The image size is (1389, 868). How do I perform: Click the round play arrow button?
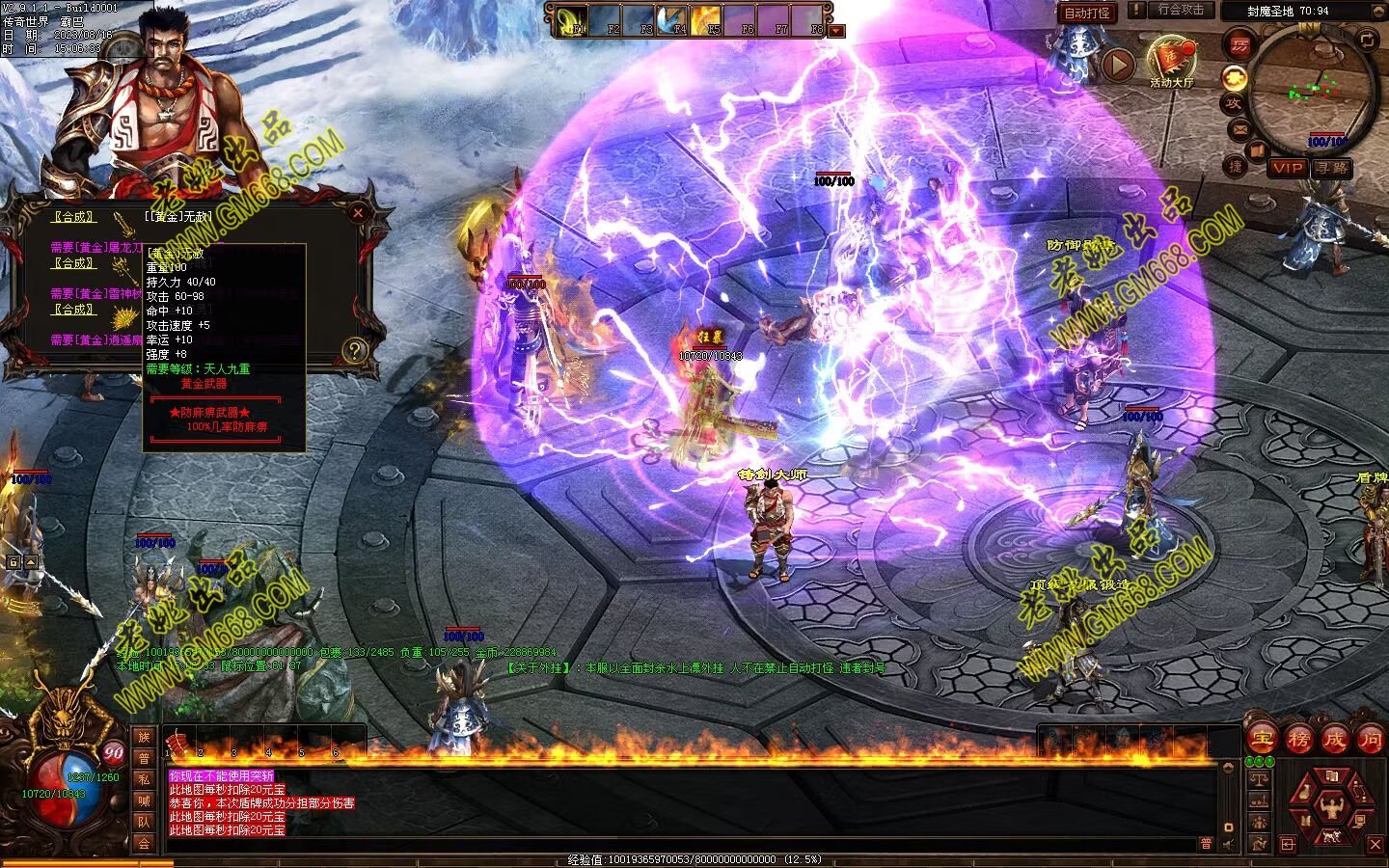click(1118, 64)
